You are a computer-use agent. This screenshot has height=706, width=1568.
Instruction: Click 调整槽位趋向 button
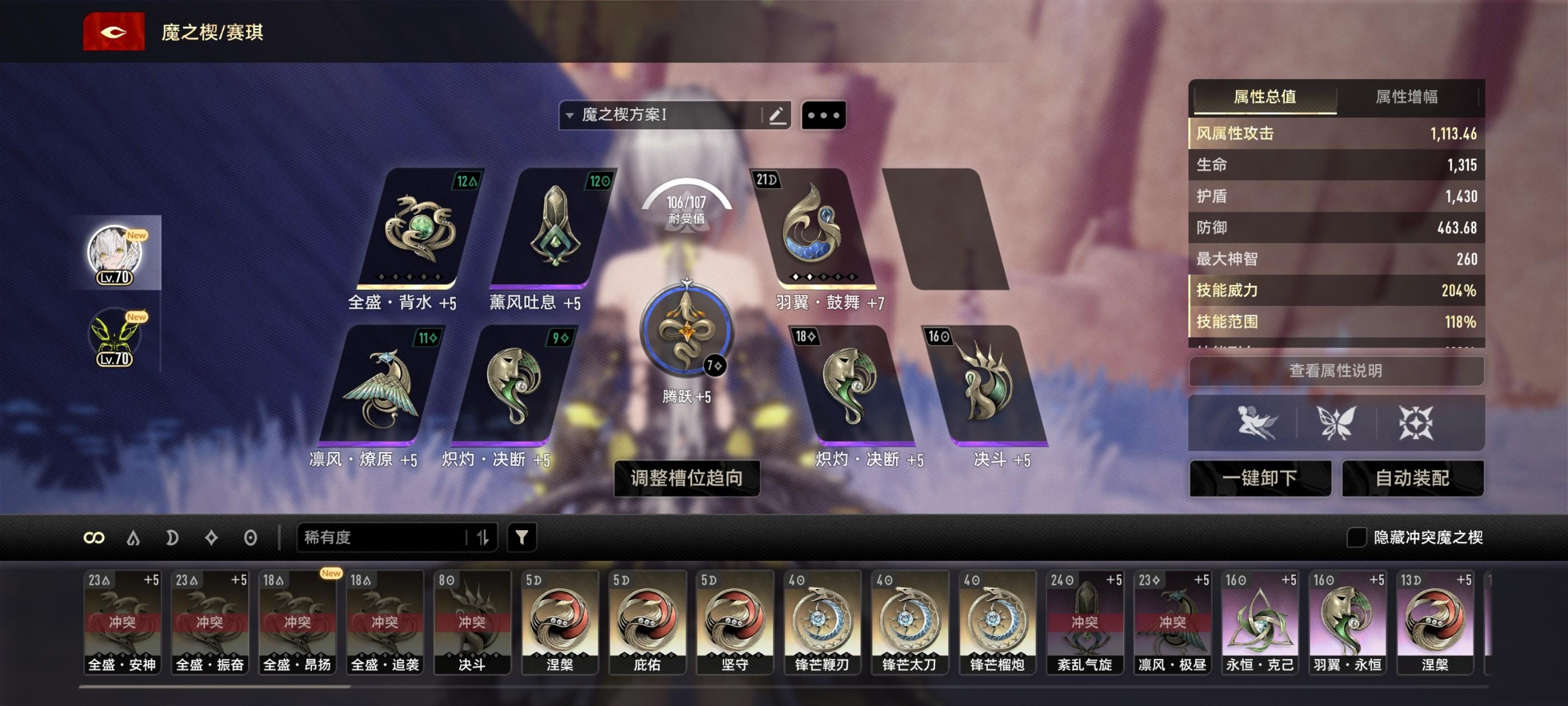pos(686,477)
